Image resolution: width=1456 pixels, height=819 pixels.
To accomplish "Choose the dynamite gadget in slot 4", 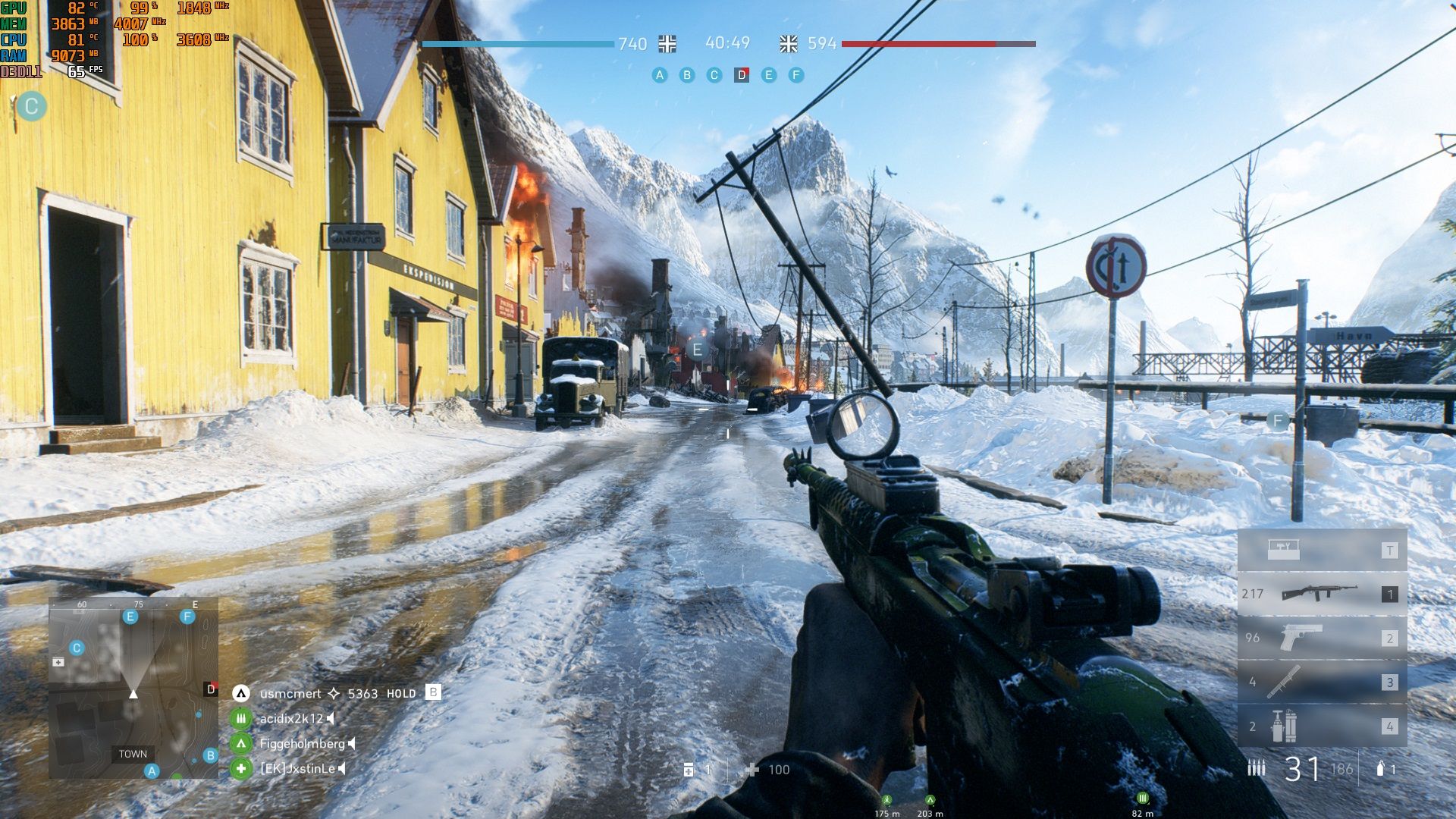I will (x=1322, y=726).
